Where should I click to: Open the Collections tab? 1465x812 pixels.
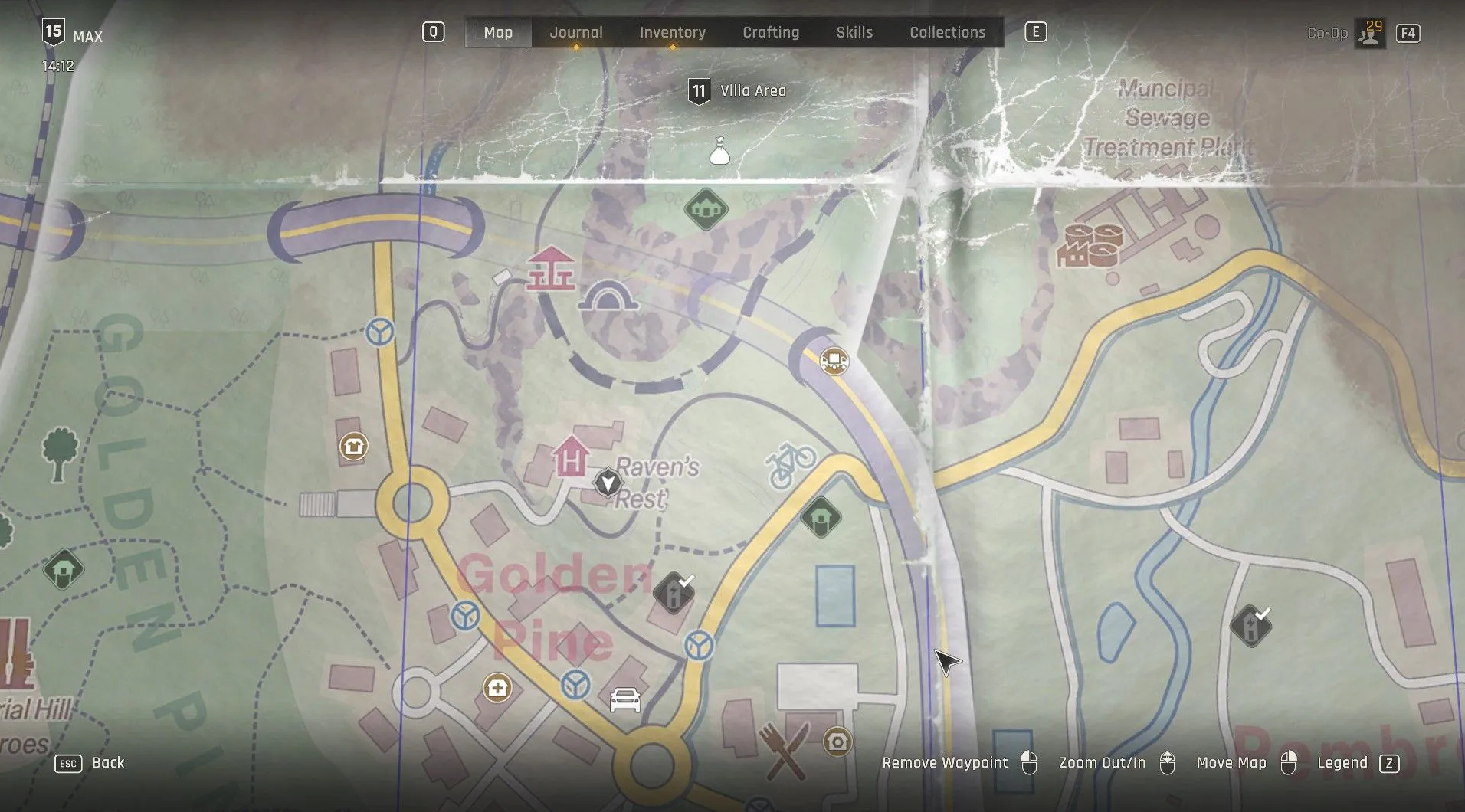[947, 32]
